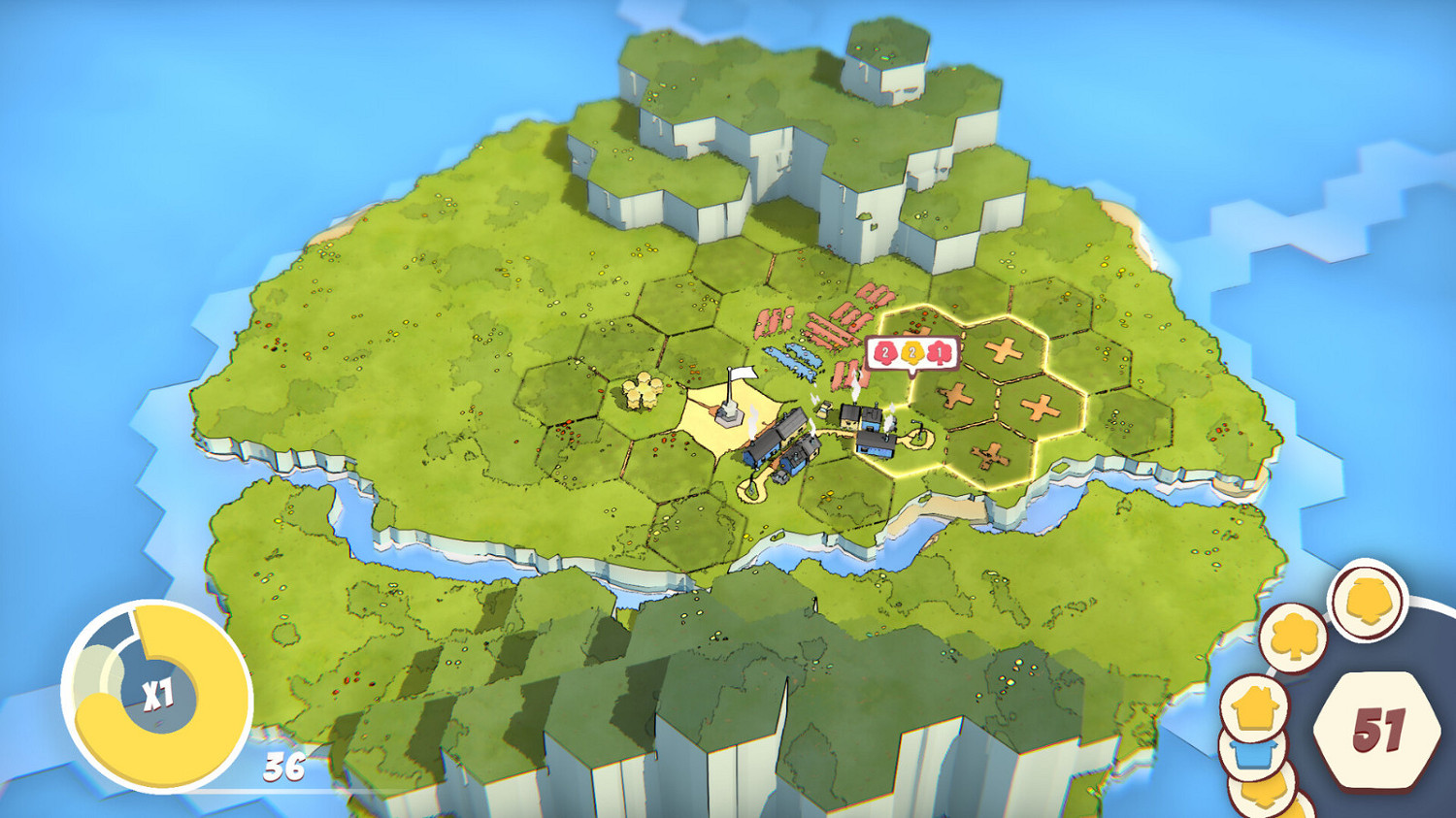Click the red tree badge showing 2

885,351
